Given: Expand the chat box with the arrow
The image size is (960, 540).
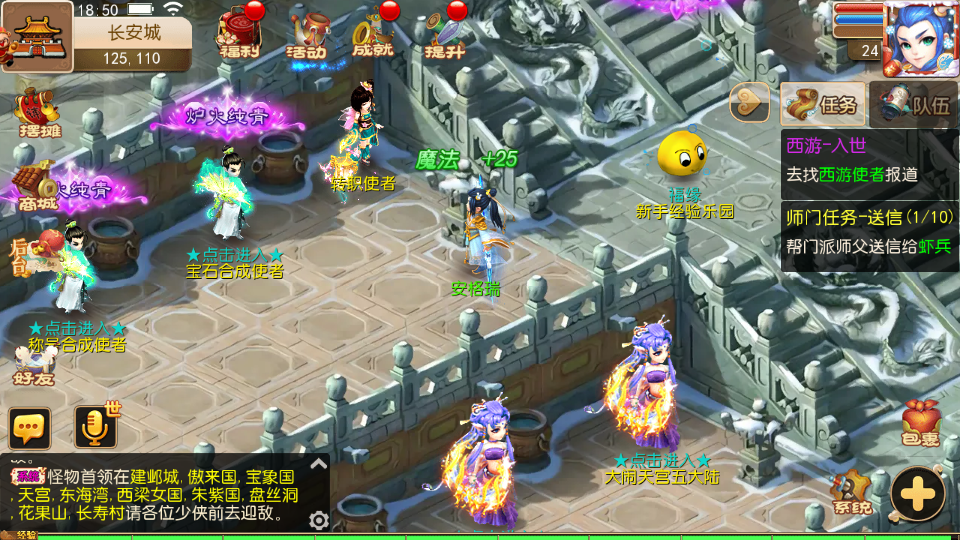Looking at the screenshot, I should [x=318, y=463].
